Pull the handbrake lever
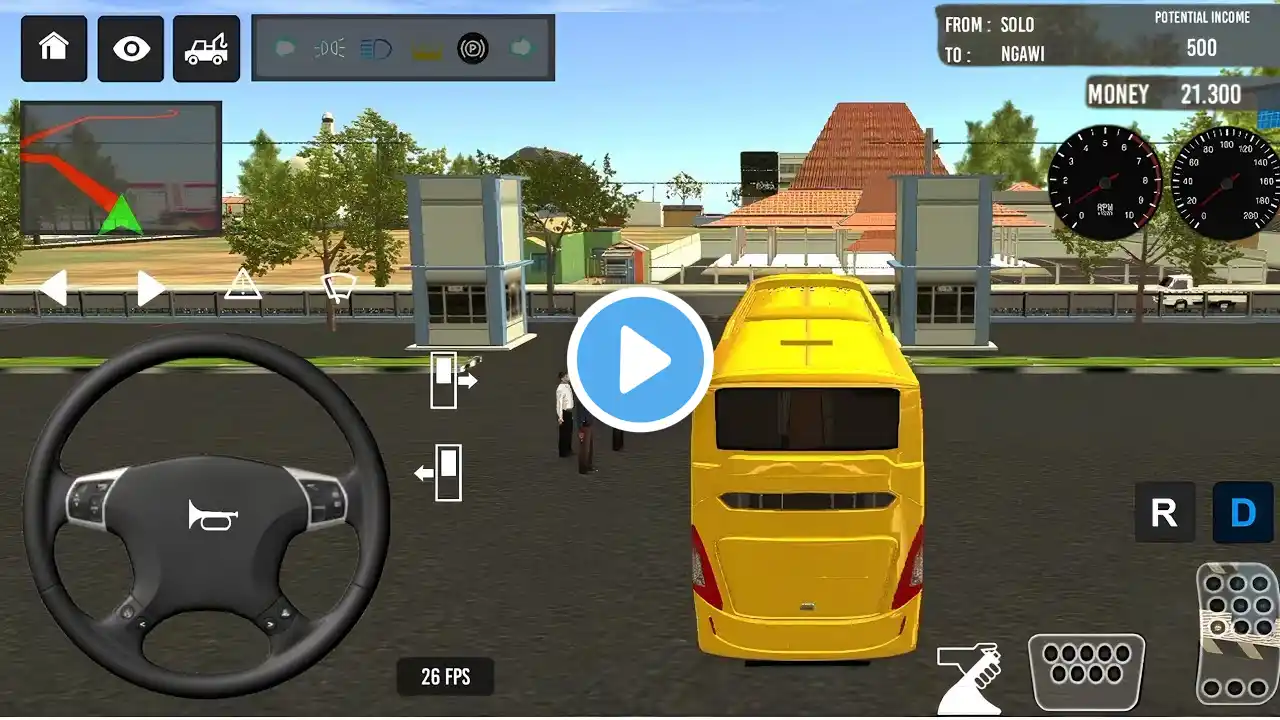 pos(968,678)
